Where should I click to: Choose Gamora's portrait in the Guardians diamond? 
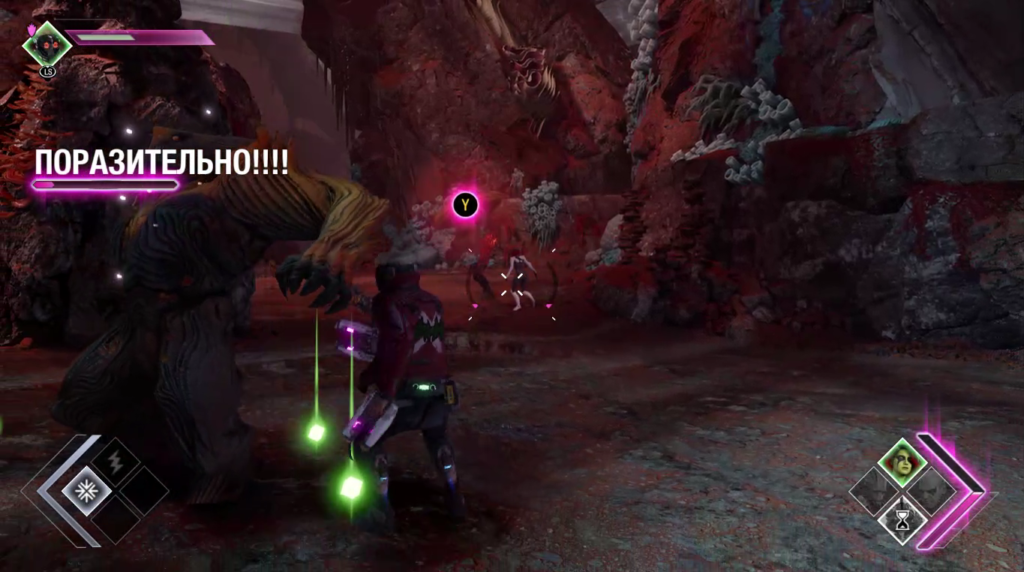[x=903, y=465]
